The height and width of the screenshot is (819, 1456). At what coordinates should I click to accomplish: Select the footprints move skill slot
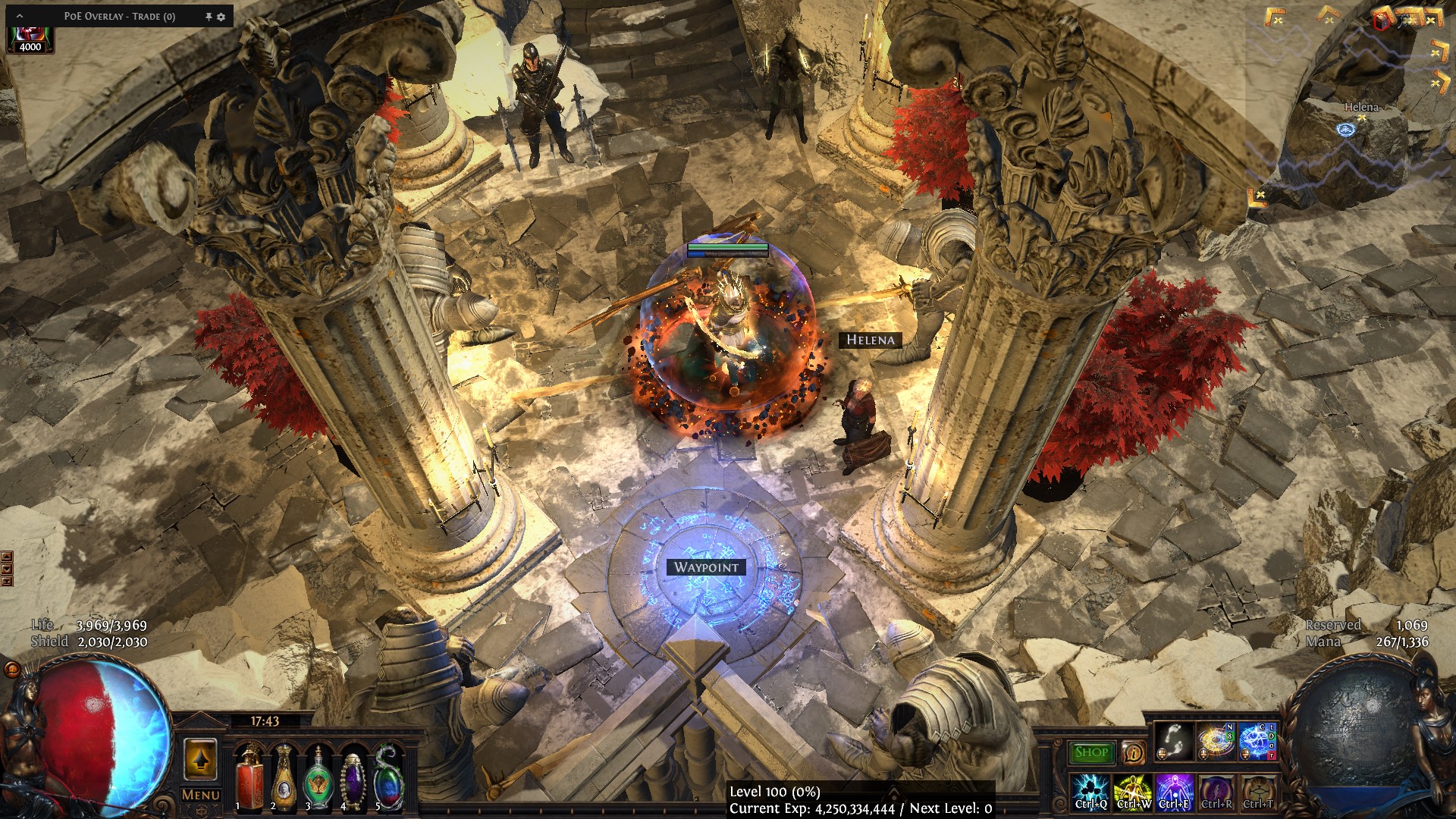click(x=1175, y=742)
